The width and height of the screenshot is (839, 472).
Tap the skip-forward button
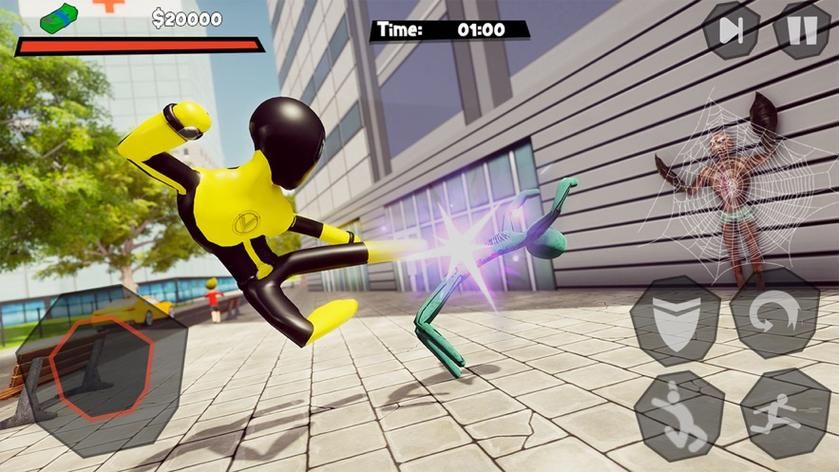pos(732,31)
